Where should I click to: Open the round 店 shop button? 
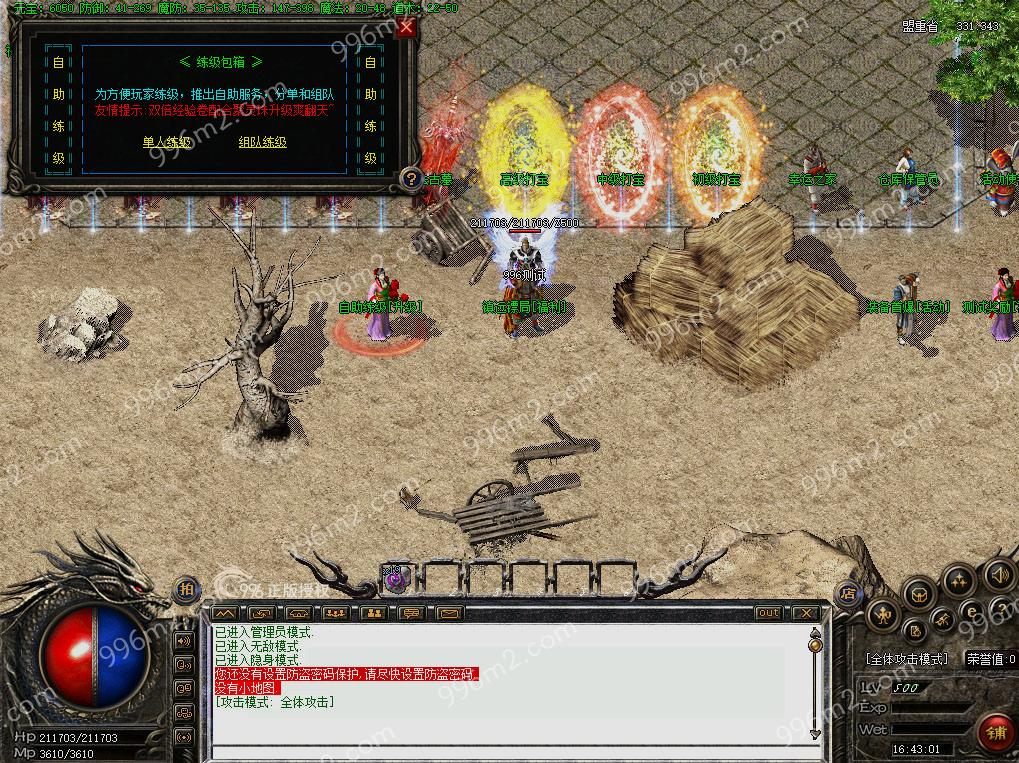848,592
